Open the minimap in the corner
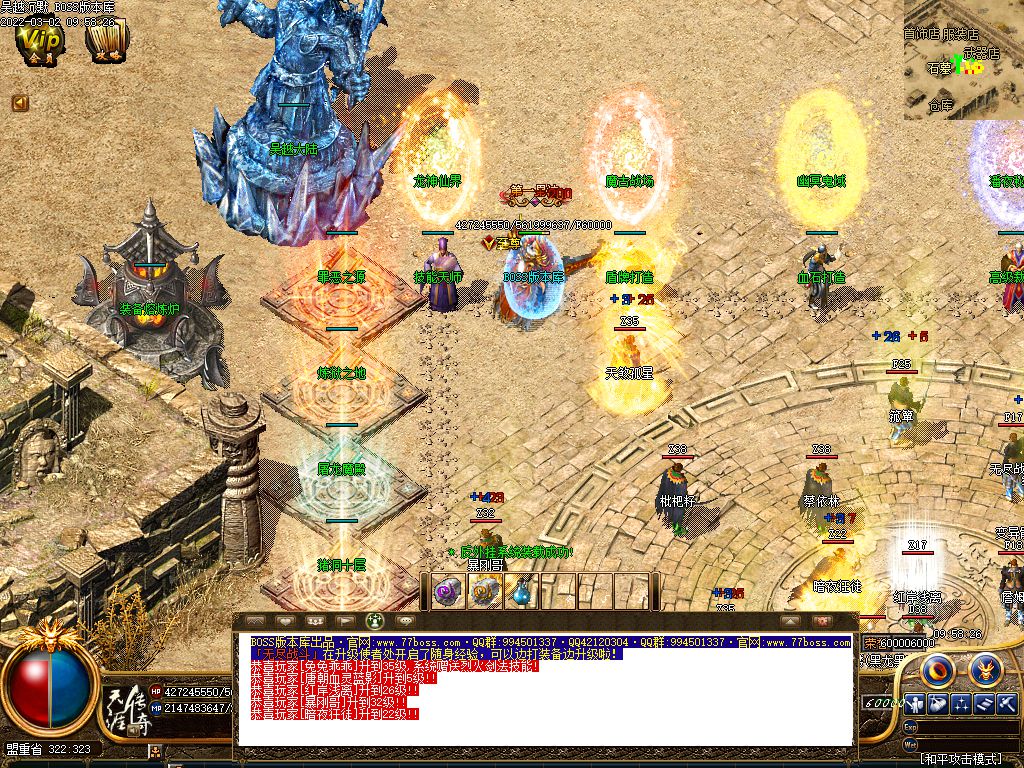The height and width of the screenshot is (768, 1024). (x=963, y=59)
